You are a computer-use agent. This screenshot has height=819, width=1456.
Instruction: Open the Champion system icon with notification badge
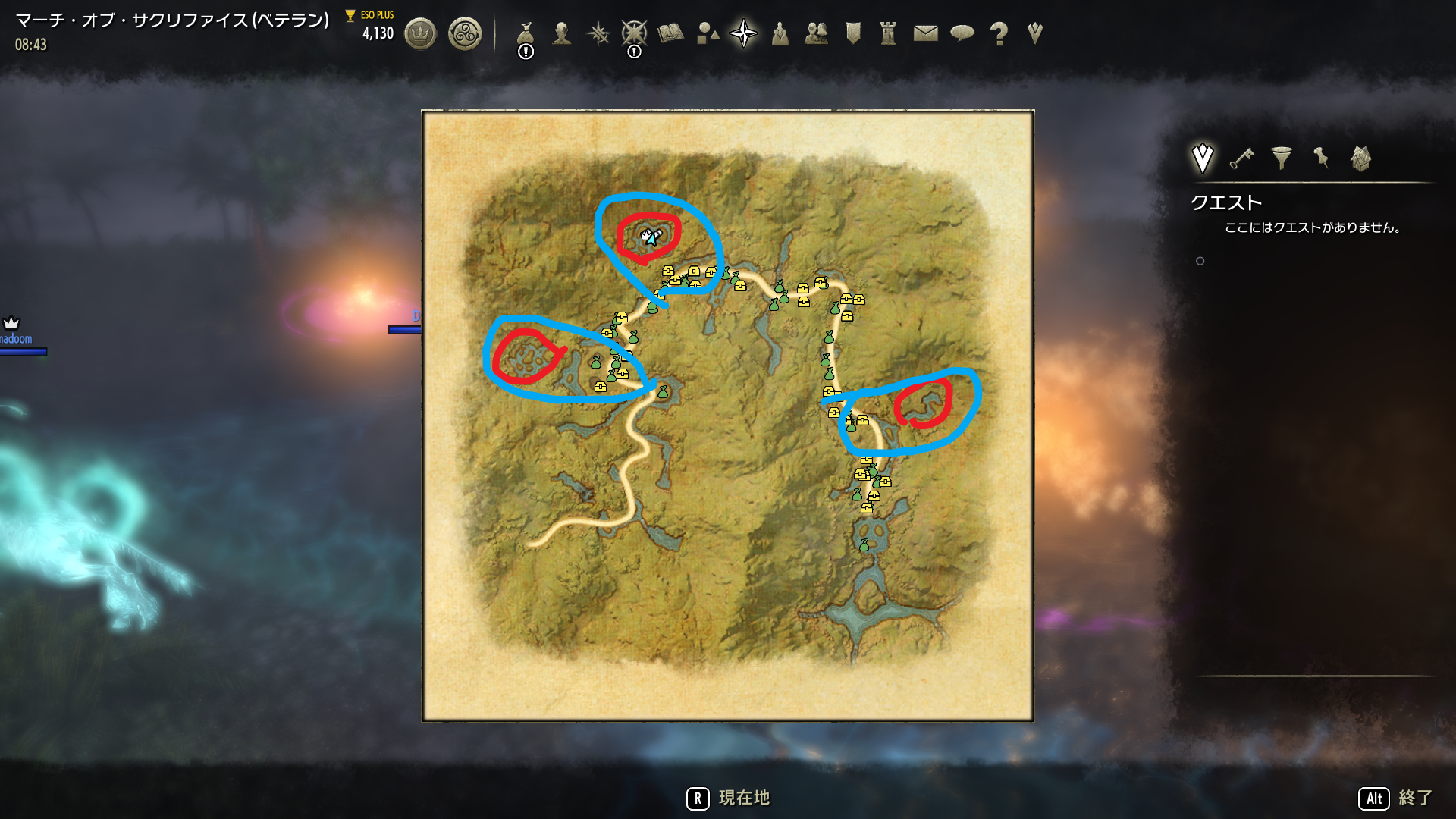point(634,33)
